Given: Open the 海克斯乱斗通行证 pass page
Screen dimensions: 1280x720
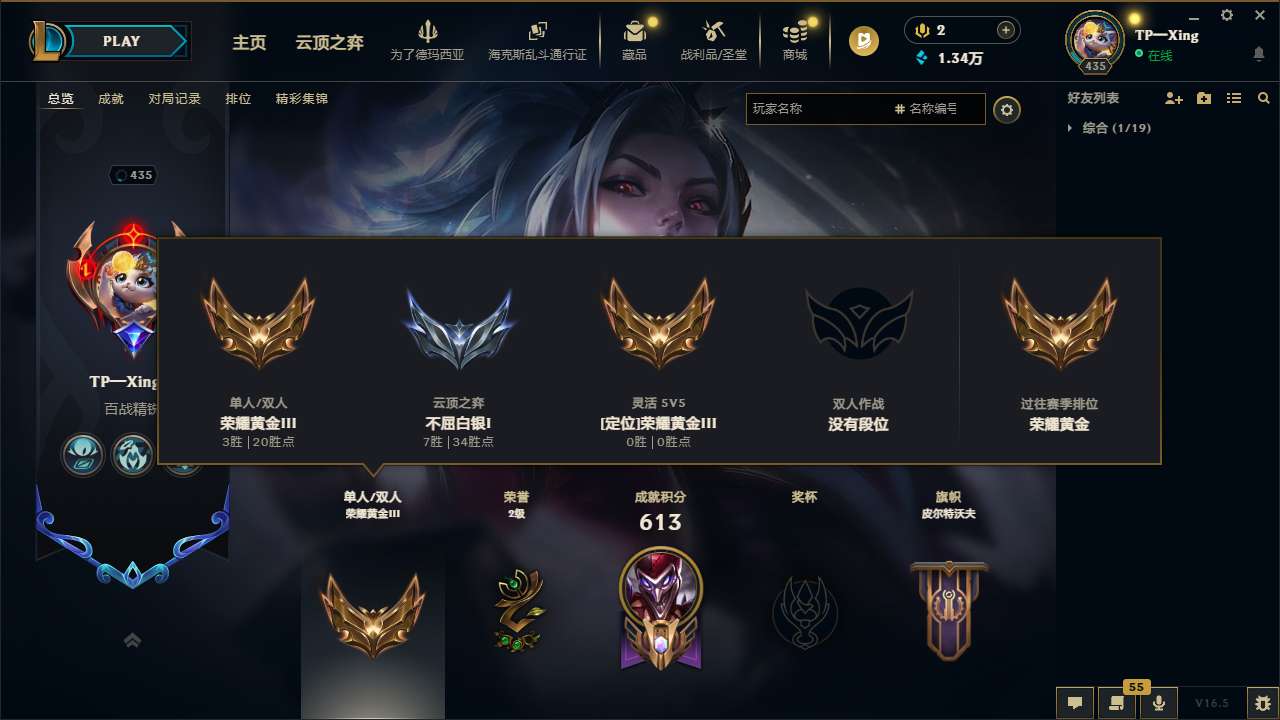Looking at the screenshot, I should (540, 40).
